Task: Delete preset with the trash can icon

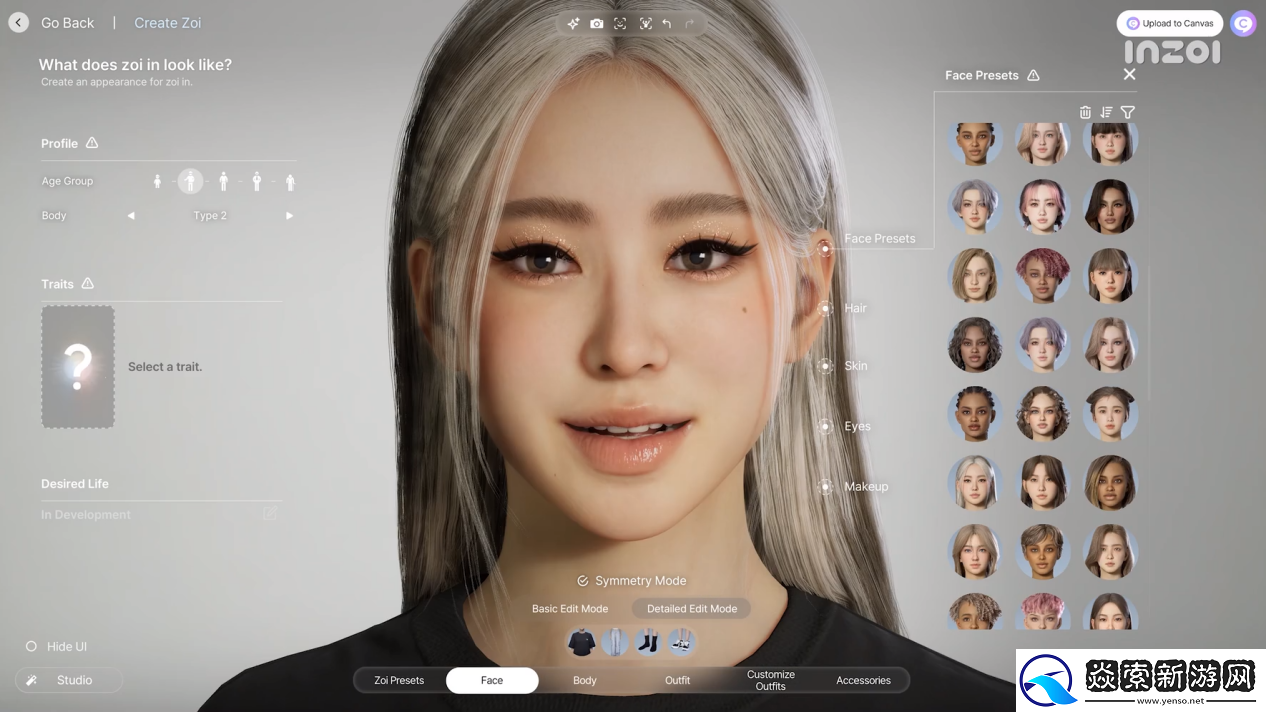Action: click(1085, 112)
